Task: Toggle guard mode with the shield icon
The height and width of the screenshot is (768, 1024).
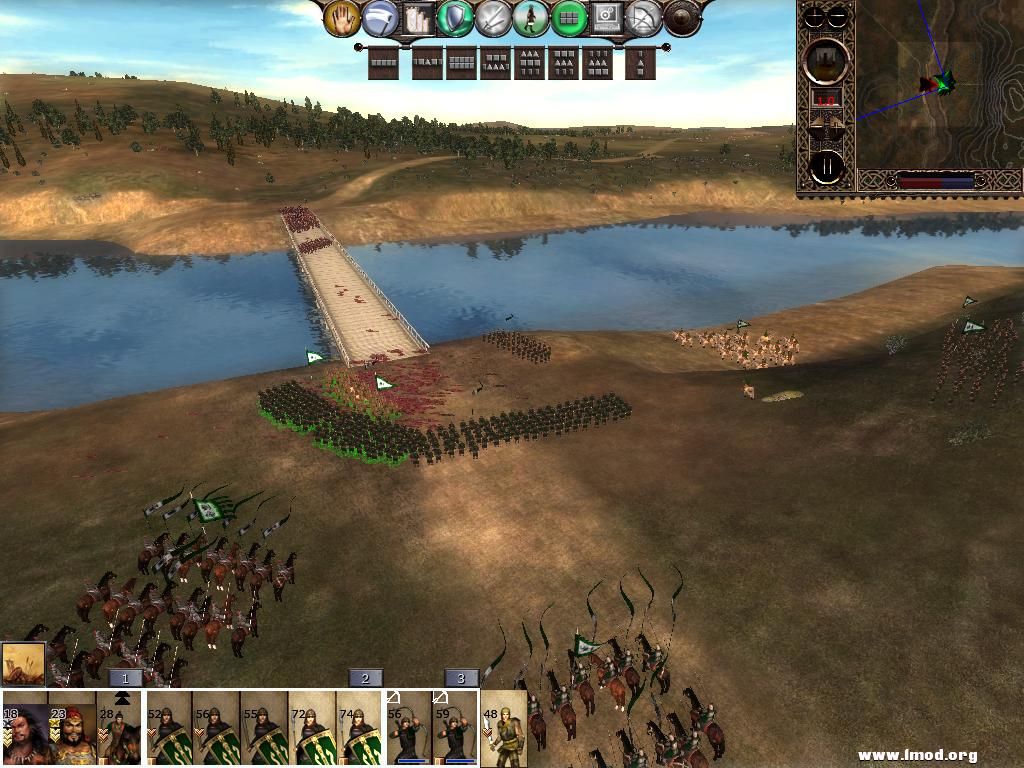Action: click(x=456, y=17)
